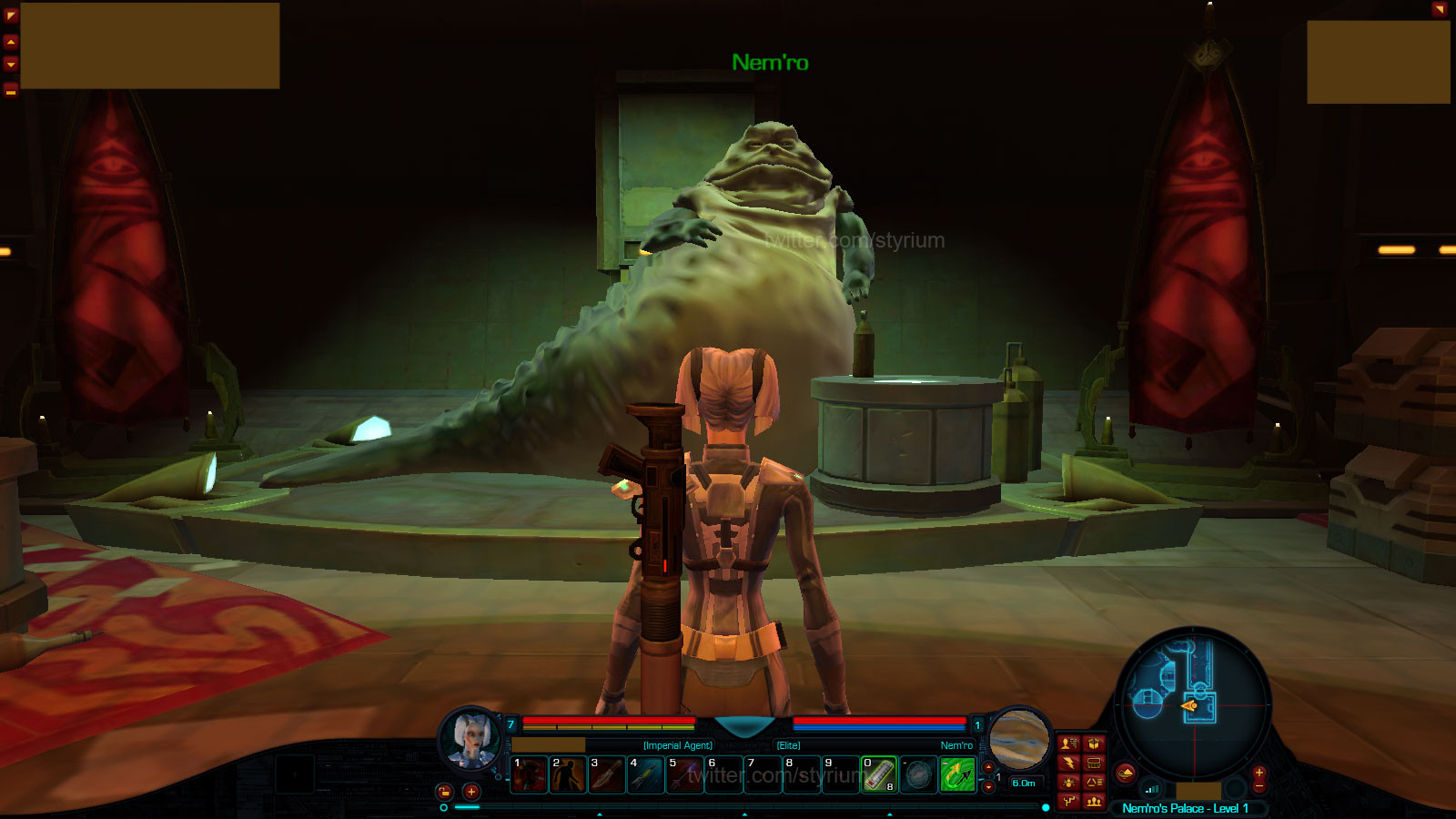The image size is (1456, 819).
Task: Open the inventory box icon
Action: pos(1094,743)
